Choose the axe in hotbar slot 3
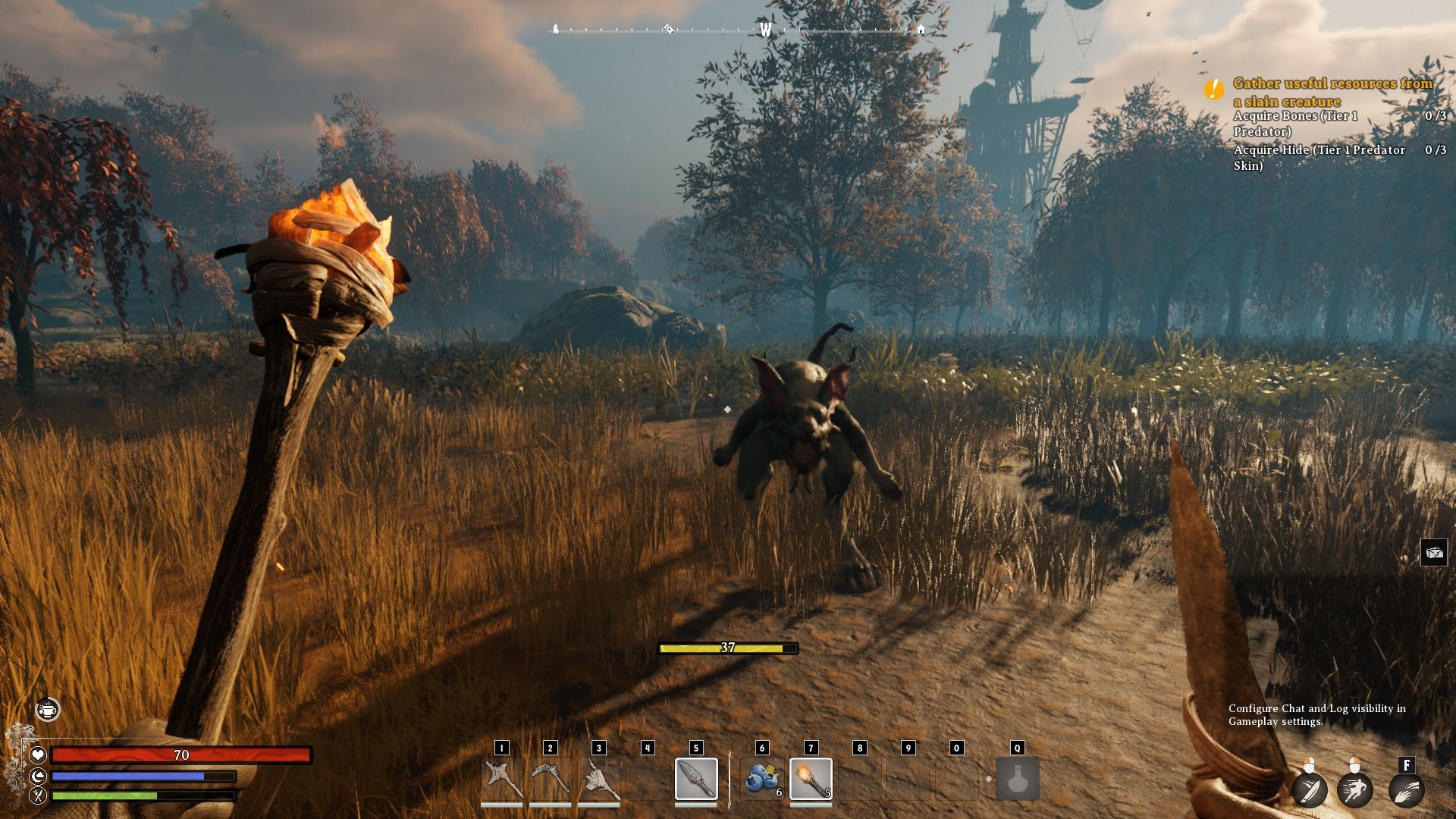1456x819 pixels. pyautogui.click(x=599, y=779)
